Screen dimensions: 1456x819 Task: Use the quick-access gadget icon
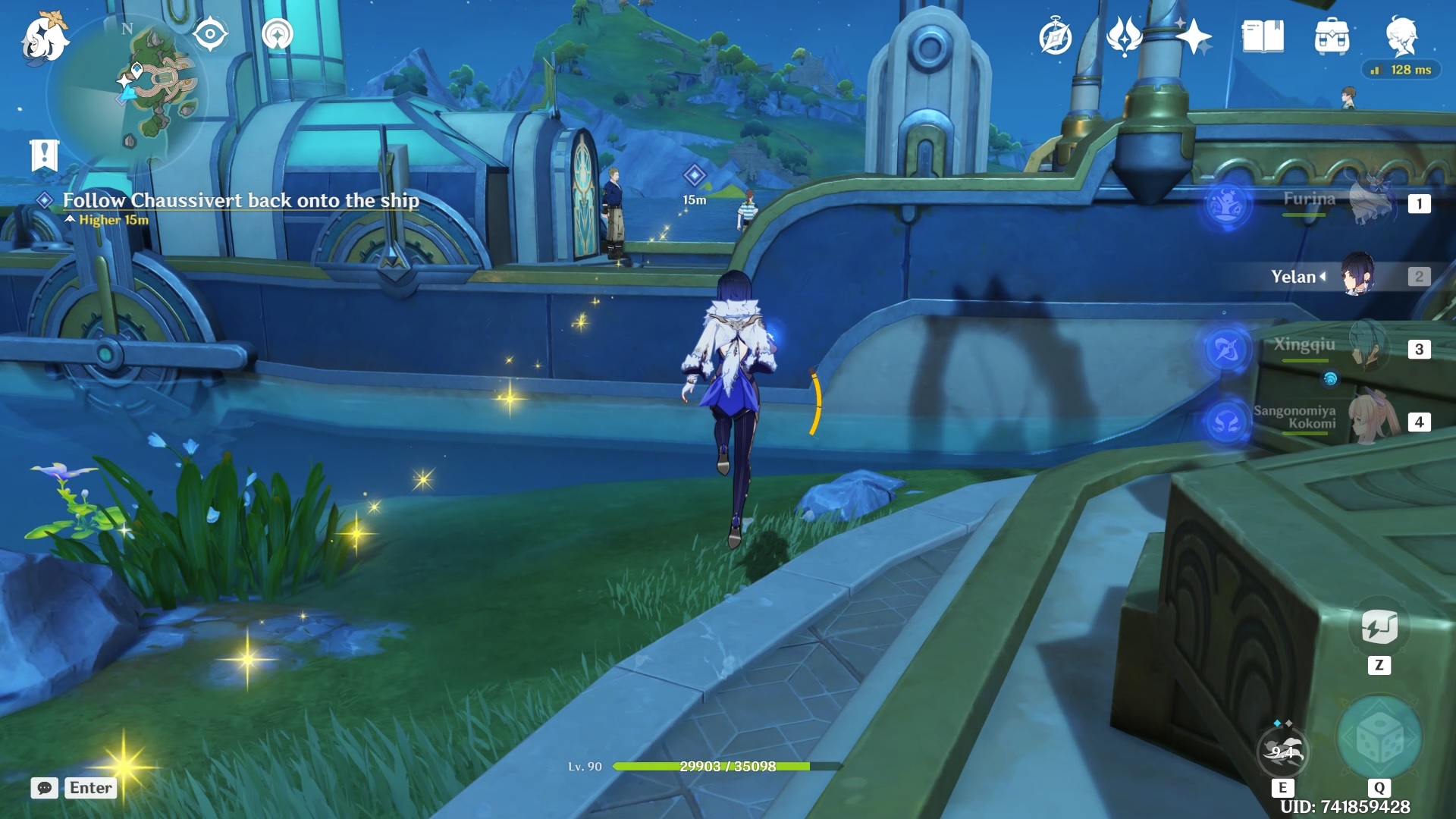1379,627
